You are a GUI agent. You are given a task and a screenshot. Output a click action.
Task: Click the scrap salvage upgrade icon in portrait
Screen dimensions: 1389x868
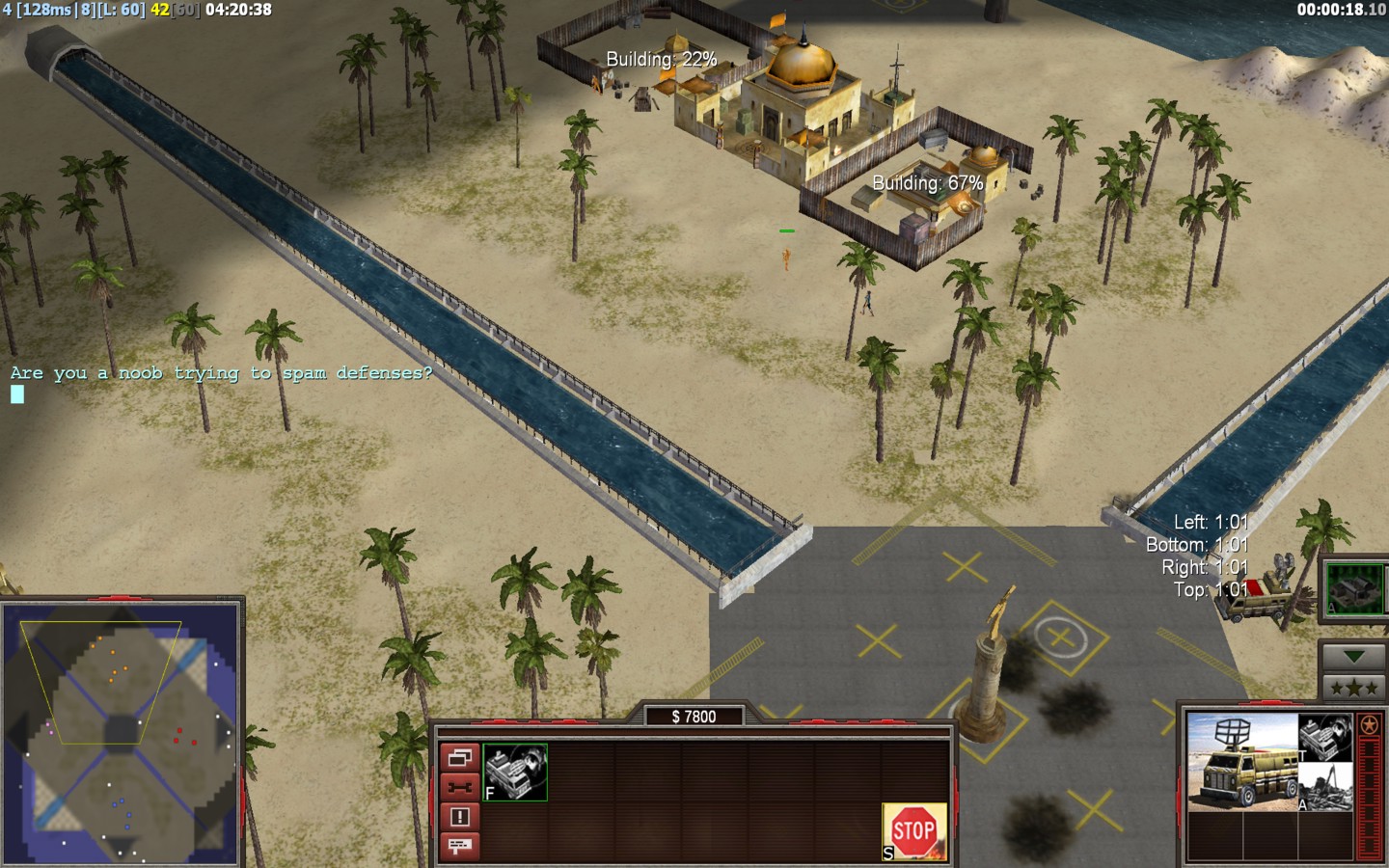tap(1325, 787)
